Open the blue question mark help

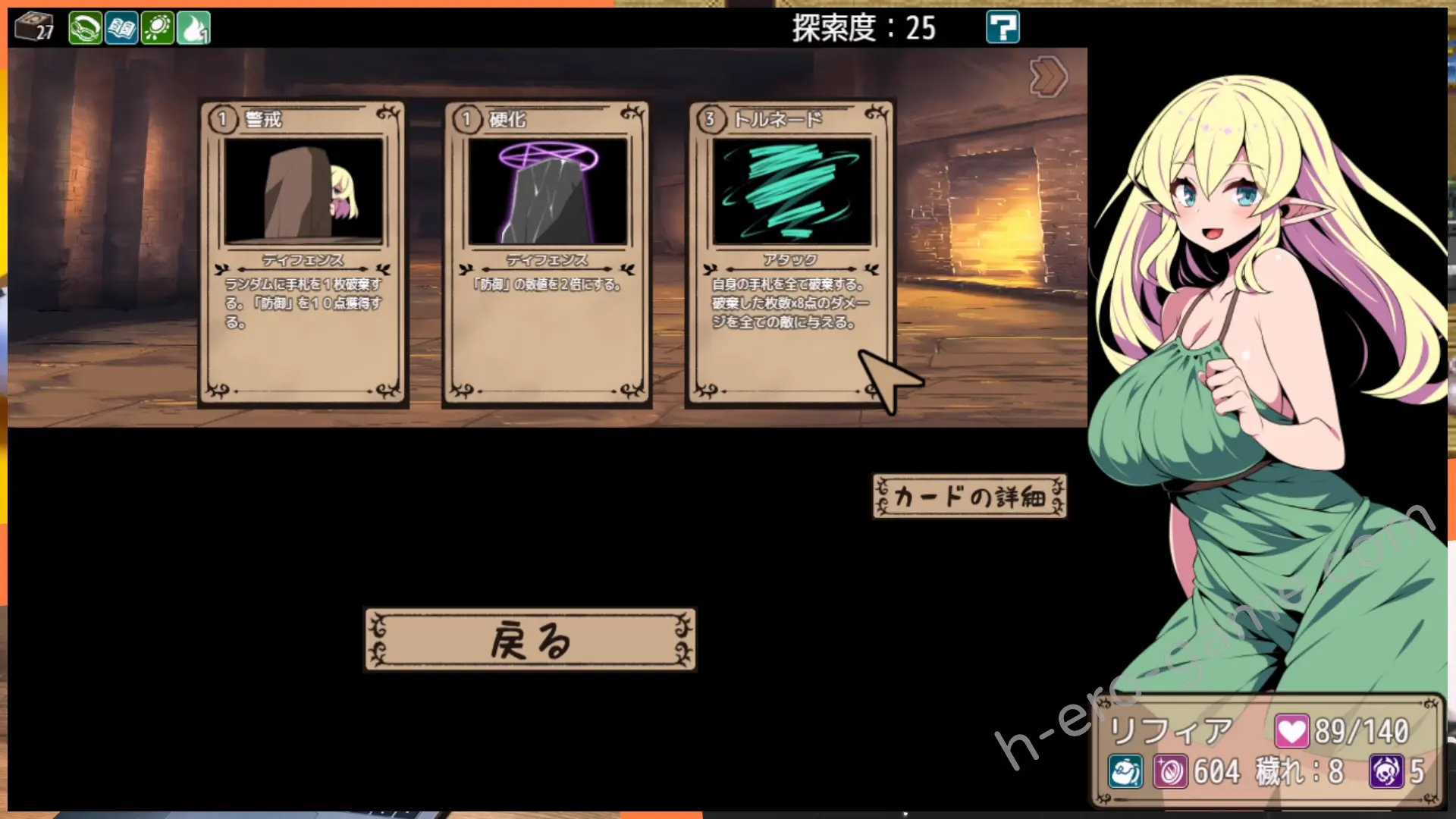coord(1002,28)
